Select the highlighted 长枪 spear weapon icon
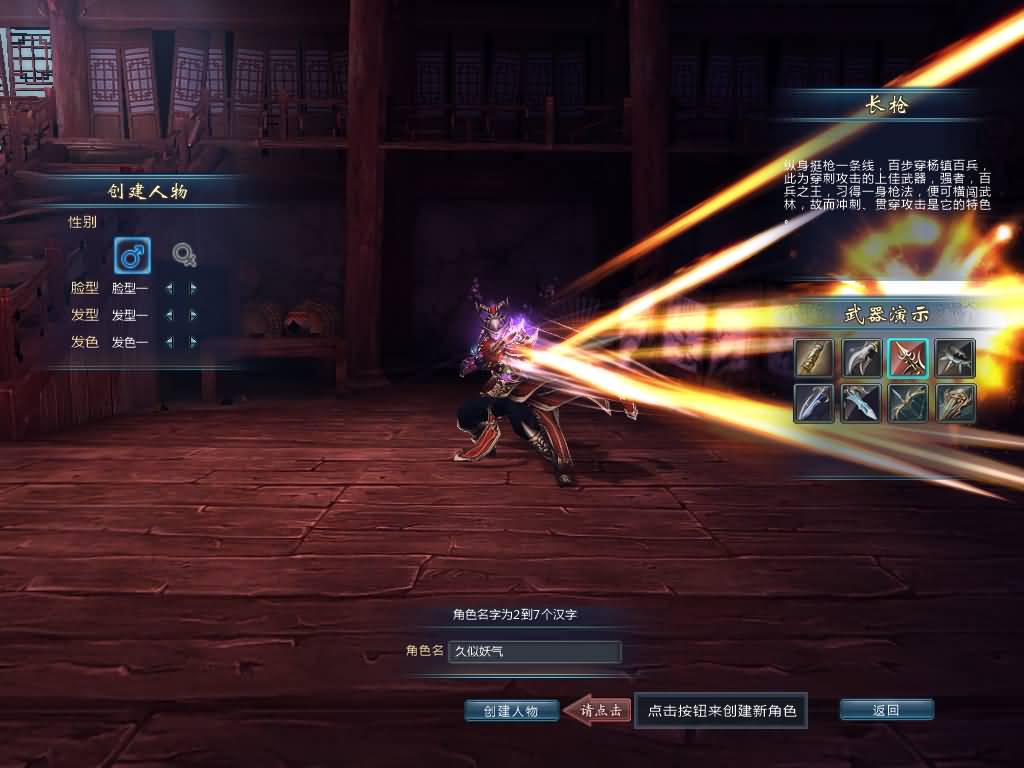The width and height of the screenshot is (1024, 768). click(x=908, y=358)
